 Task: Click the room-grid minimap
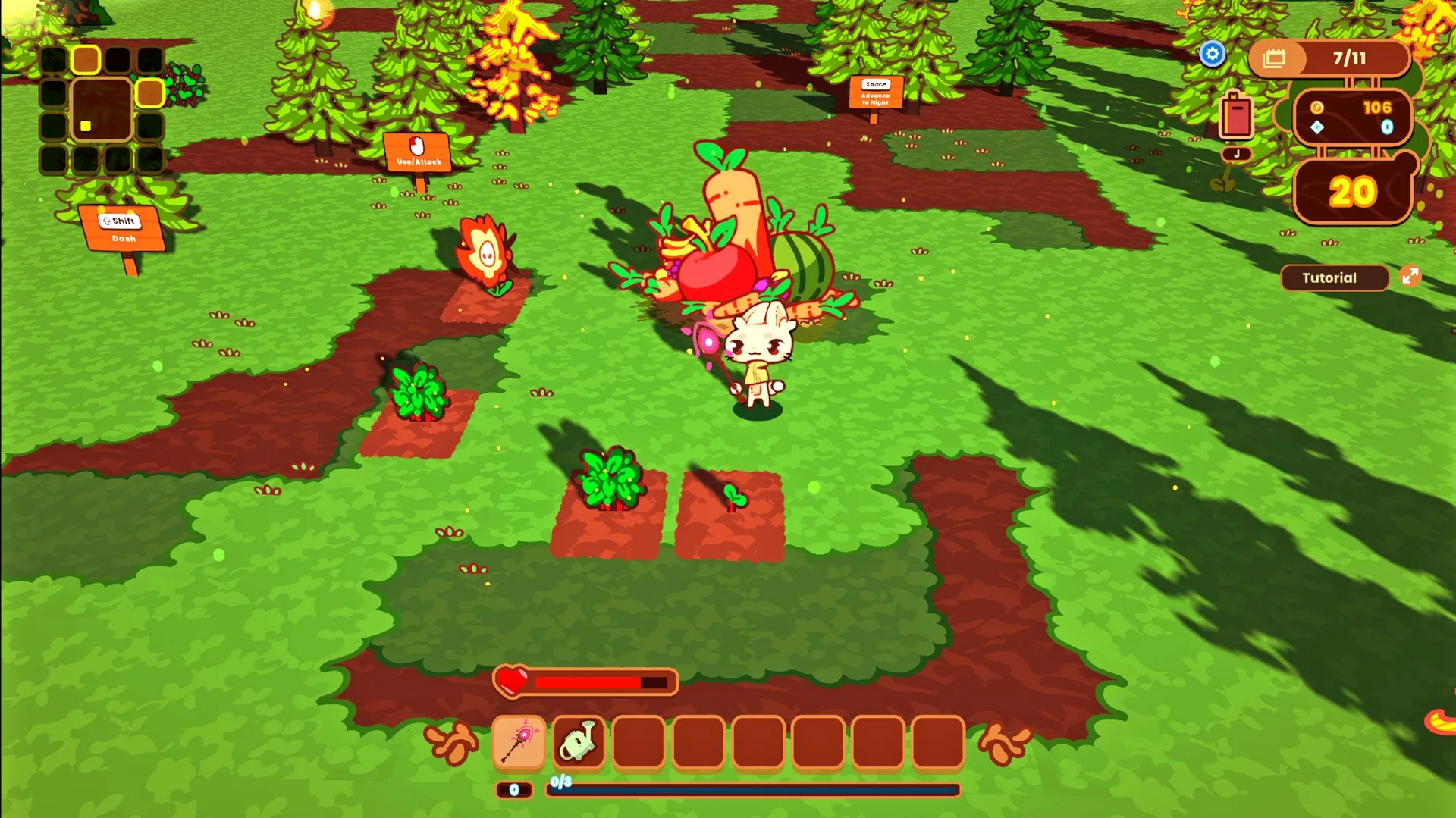[102, 109]
